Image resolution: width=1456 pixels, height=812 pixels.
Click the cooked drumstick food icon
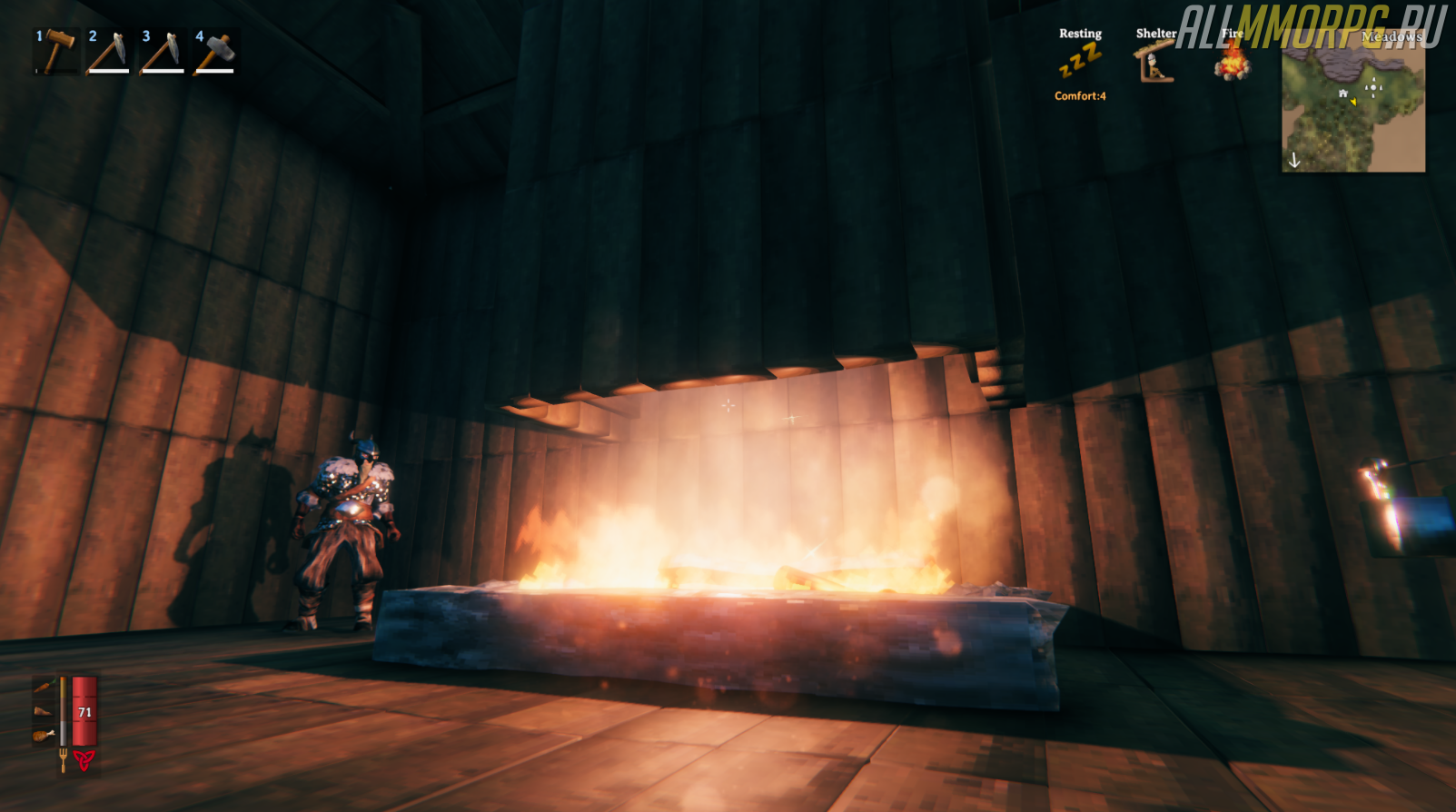(44, 736)
